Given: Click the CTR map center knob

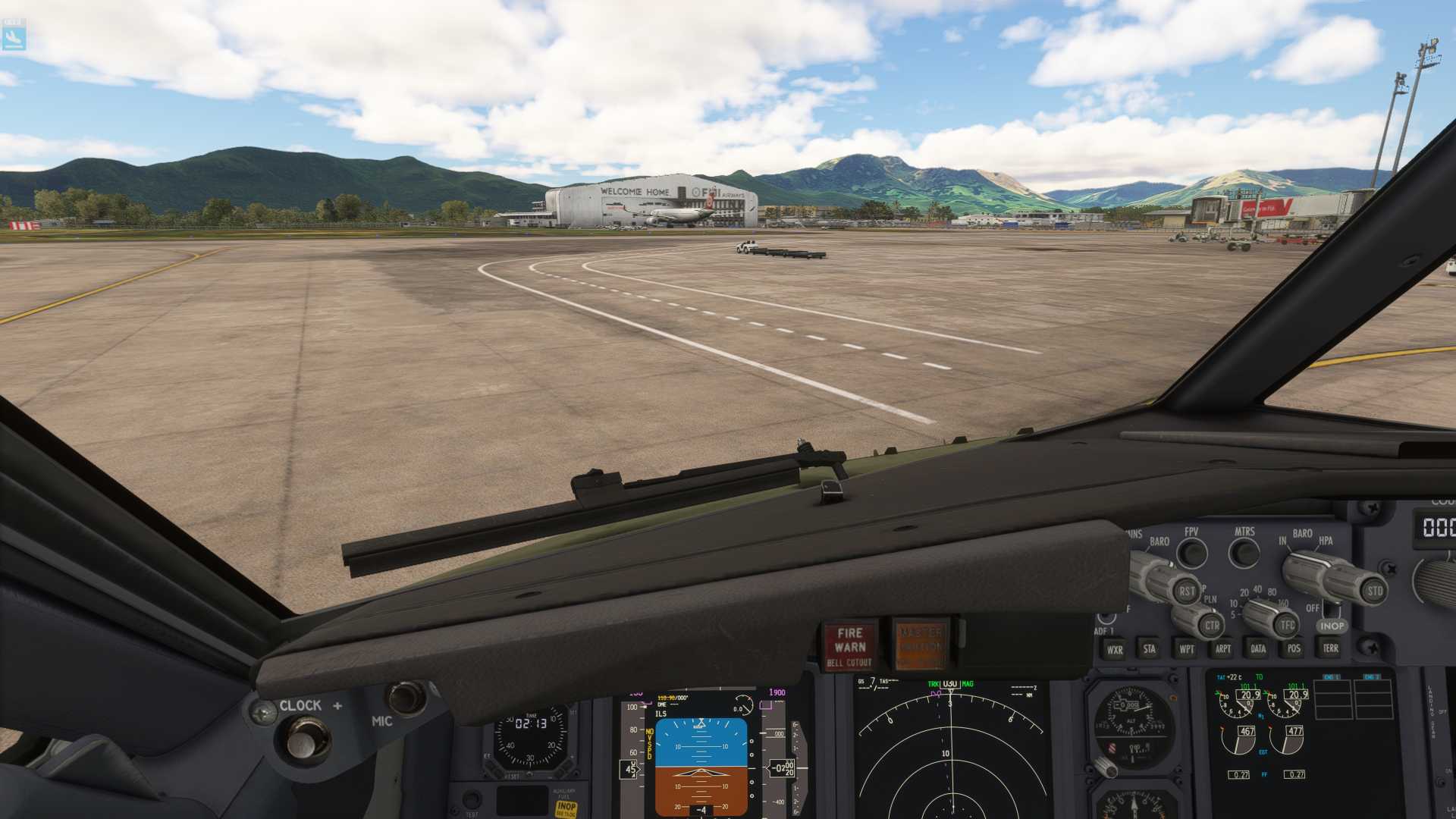Looking at the screenshot, I should click(x=1211, y=626).
